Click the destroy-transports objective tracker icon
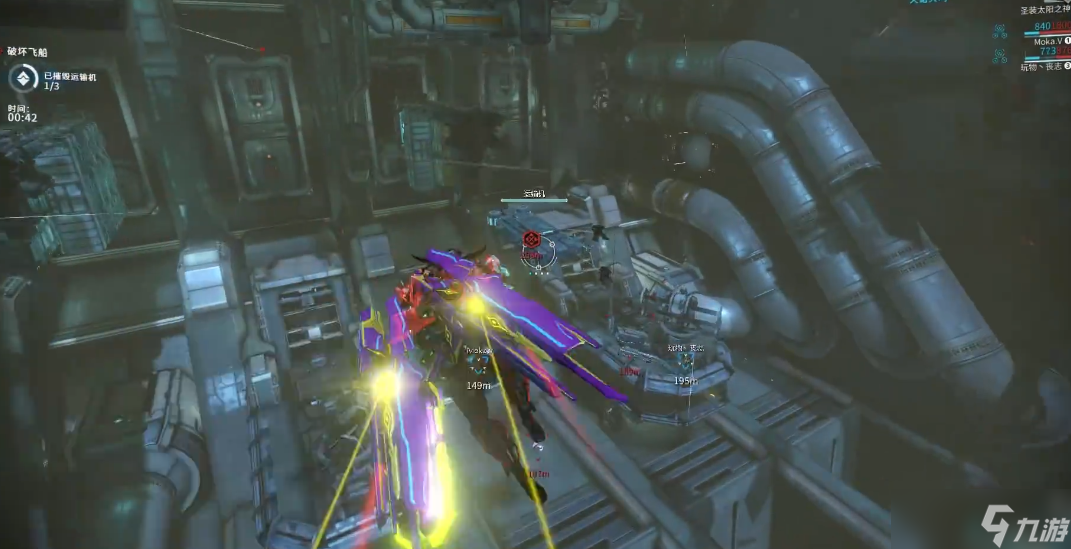The height and width of the screenshot is (549, 1071). [x=21, y=79]
